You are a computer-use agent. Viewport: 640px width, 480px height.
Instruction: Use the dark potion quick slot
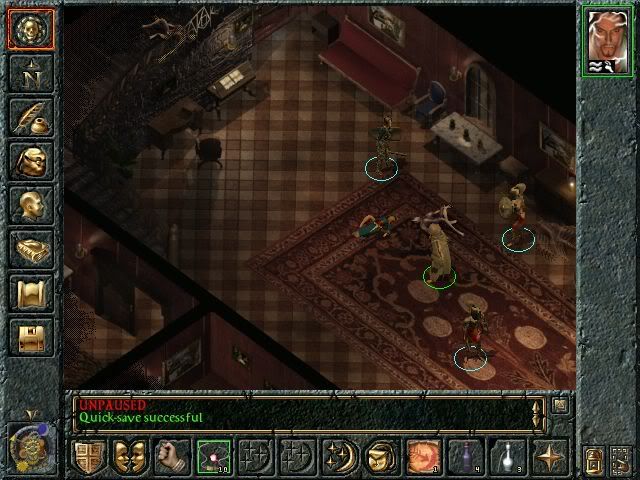465,456
